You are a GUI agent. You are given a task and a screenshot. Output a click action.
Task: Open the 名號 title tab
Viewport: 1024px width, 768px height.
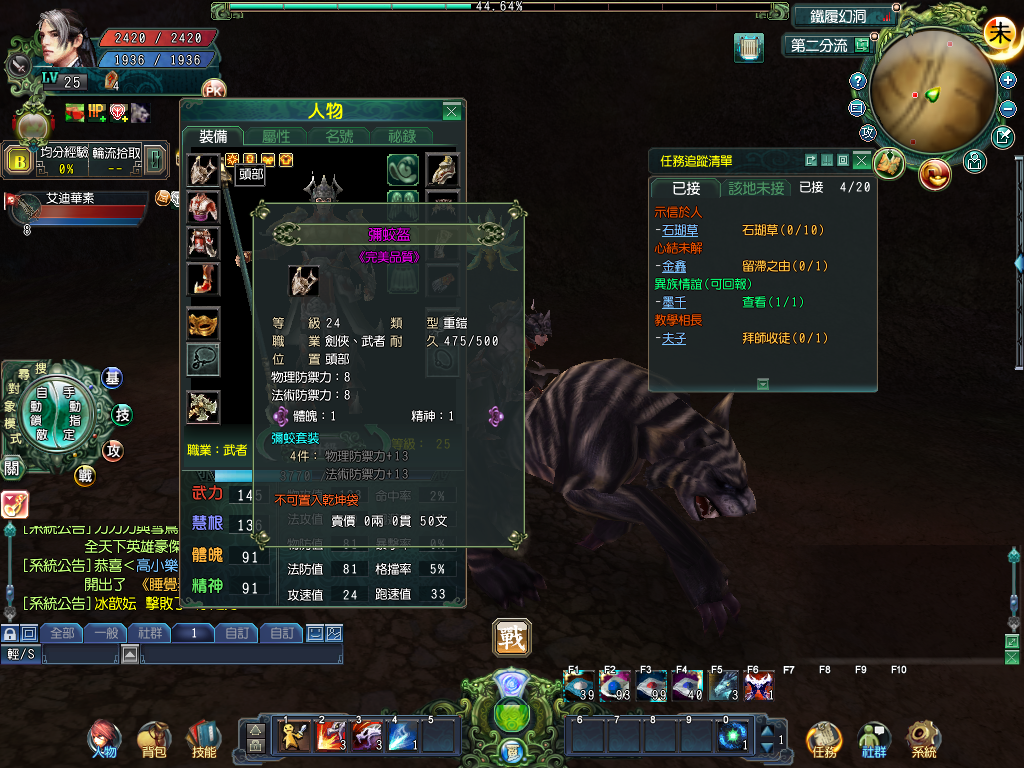(x=338, y=137)
